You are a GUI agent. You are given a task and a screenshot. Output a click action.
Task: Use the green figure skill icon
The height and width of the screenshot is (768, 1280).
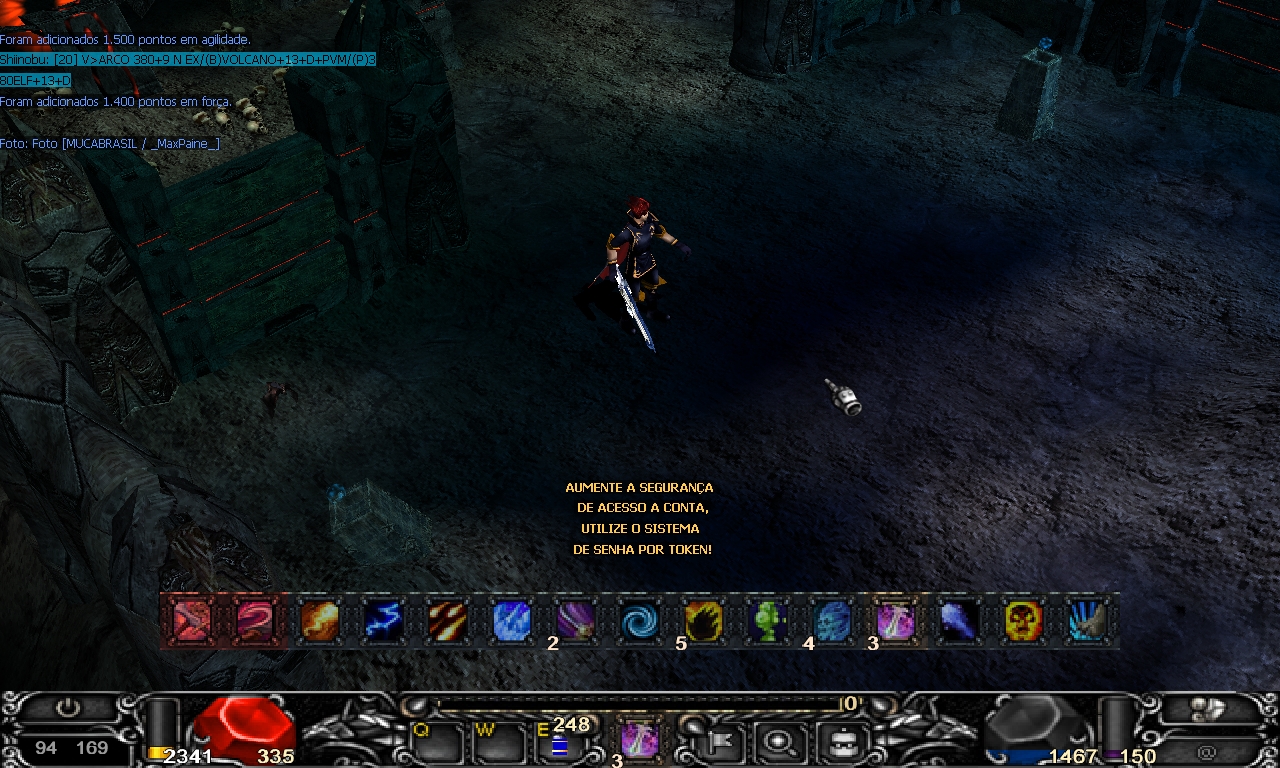click(x=767, y=621)
